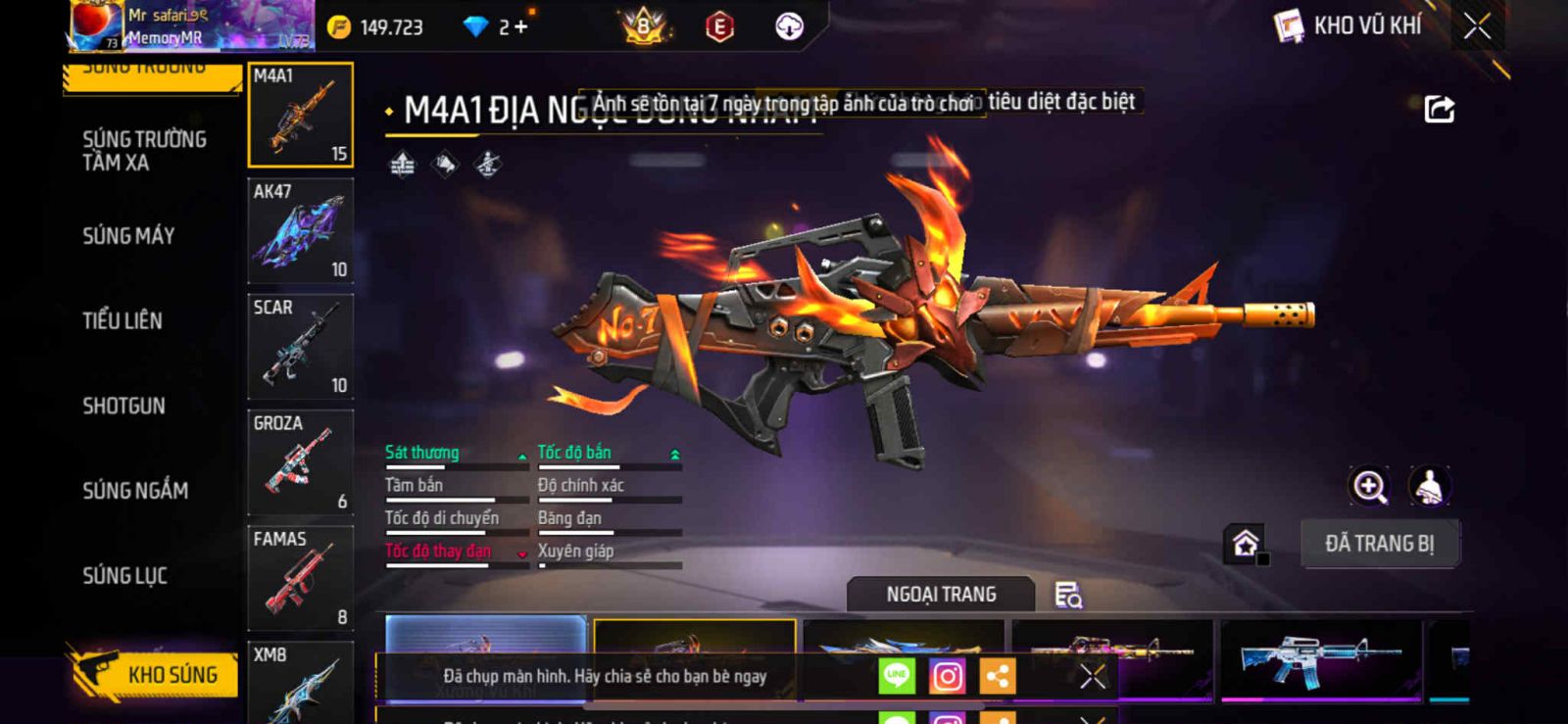Close the Kho Vũ Khí screen
This screenshot has height=724, width=1568.
pyautogui.click(x=1477, y=26)
